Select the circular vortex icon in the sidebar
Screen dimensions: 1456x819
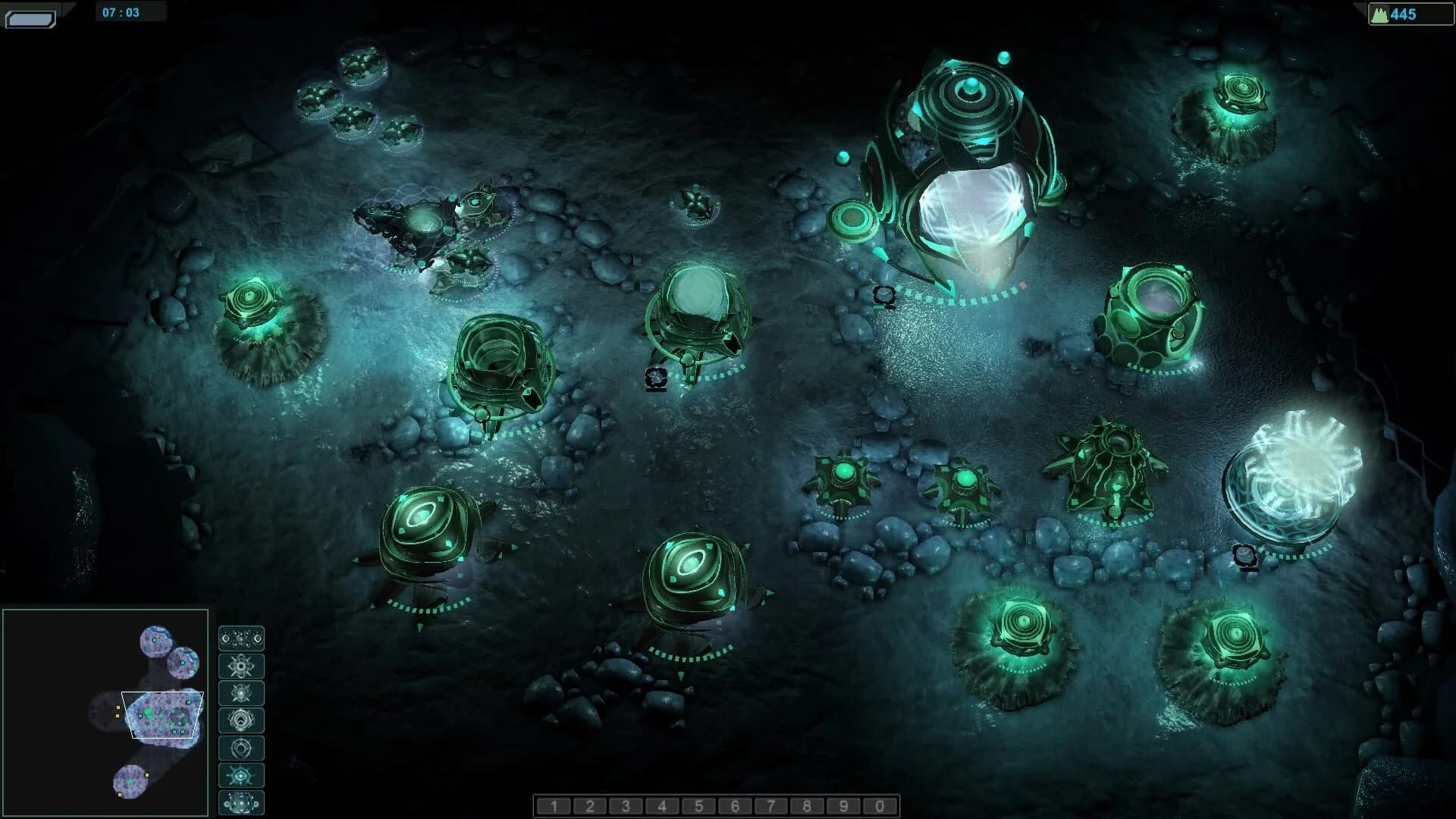tap(241, 748)
